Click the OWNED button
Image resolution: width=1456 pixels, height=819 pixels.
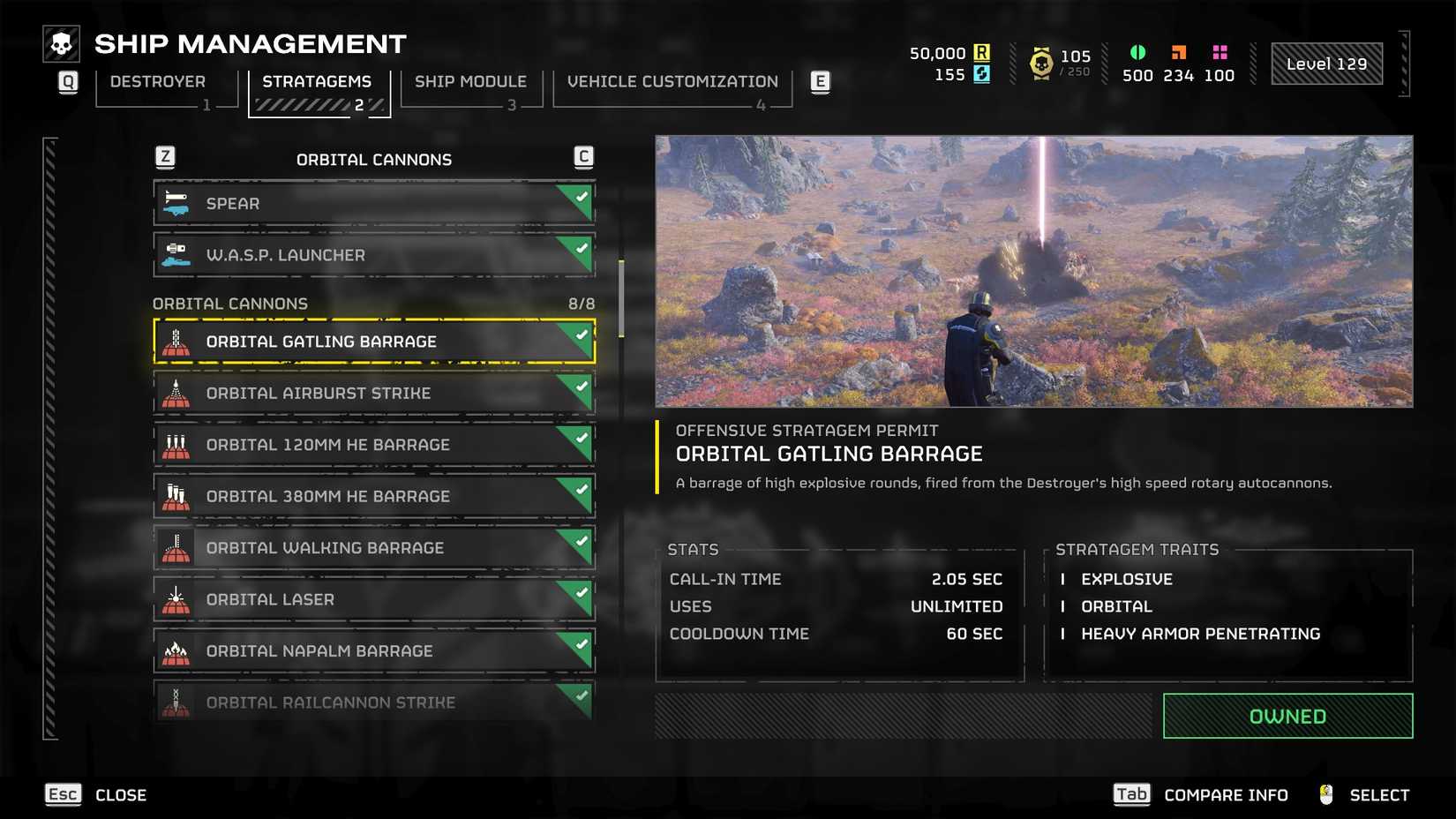click(1287, 716)
